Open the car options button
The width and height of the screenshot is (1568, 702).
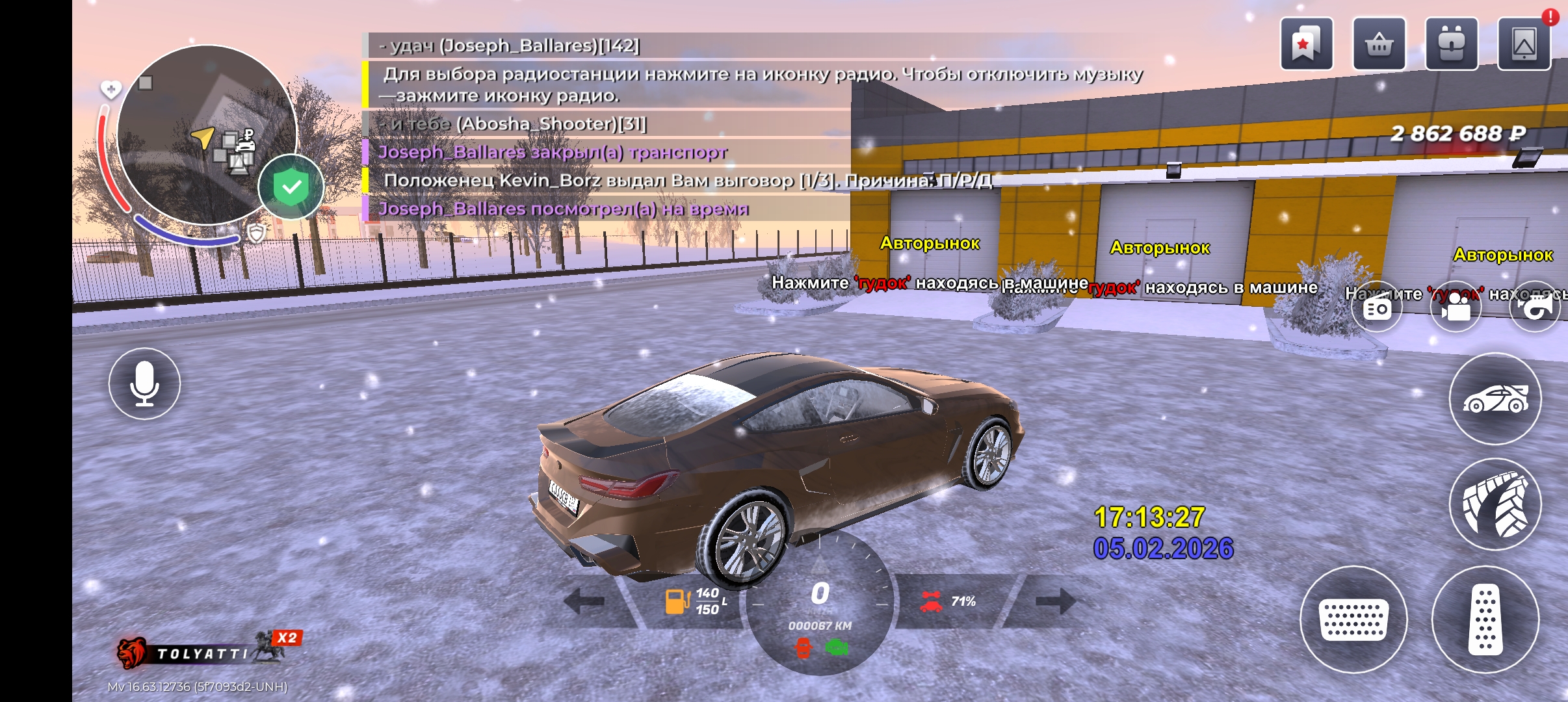click(x=1495, y=398)
